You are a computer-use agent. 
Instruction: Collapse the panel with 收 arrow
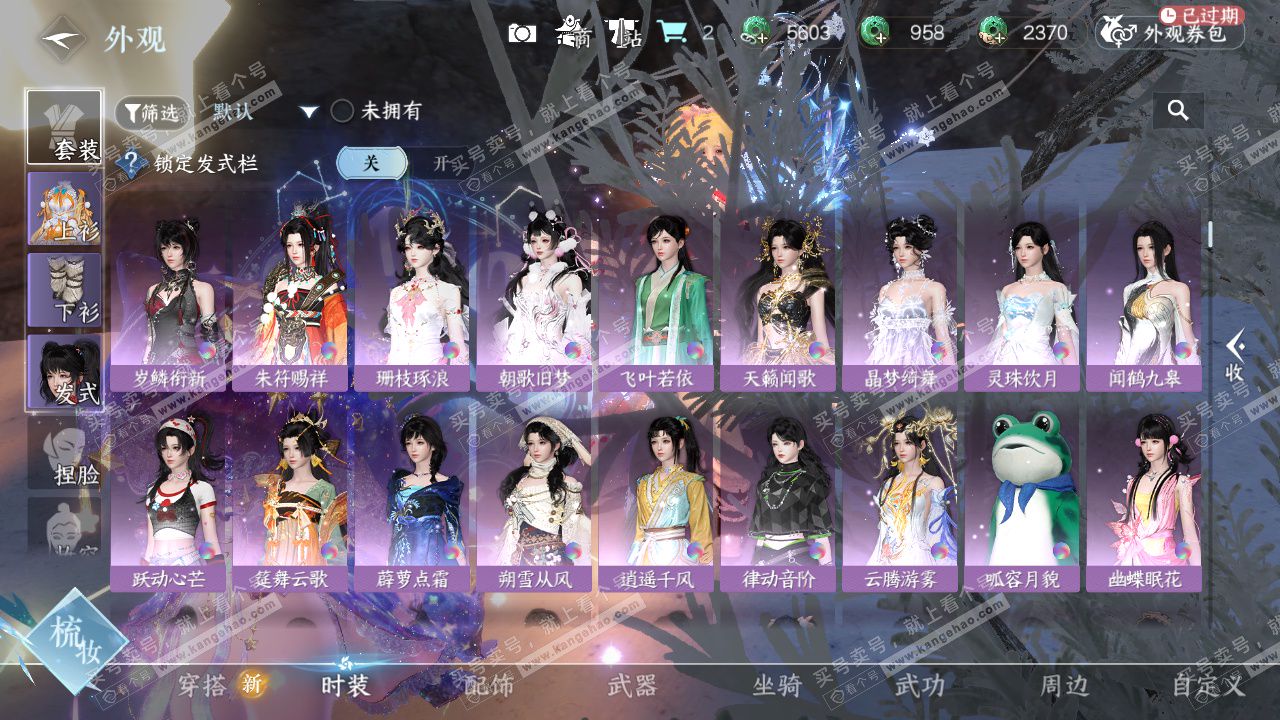coord(1235,355)
